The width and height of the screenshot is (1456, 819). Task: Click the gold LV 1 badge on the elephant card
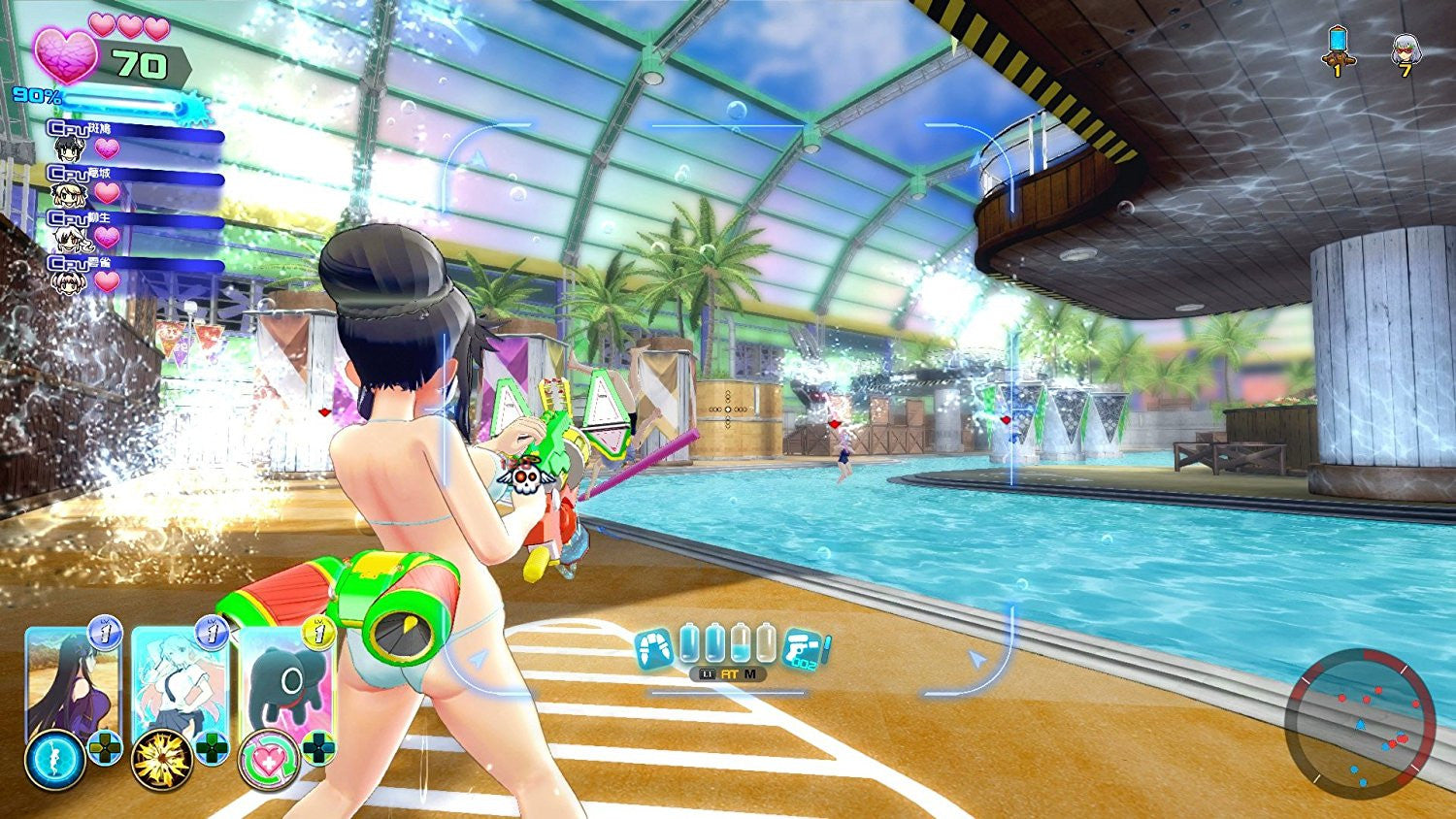point(318,633)
